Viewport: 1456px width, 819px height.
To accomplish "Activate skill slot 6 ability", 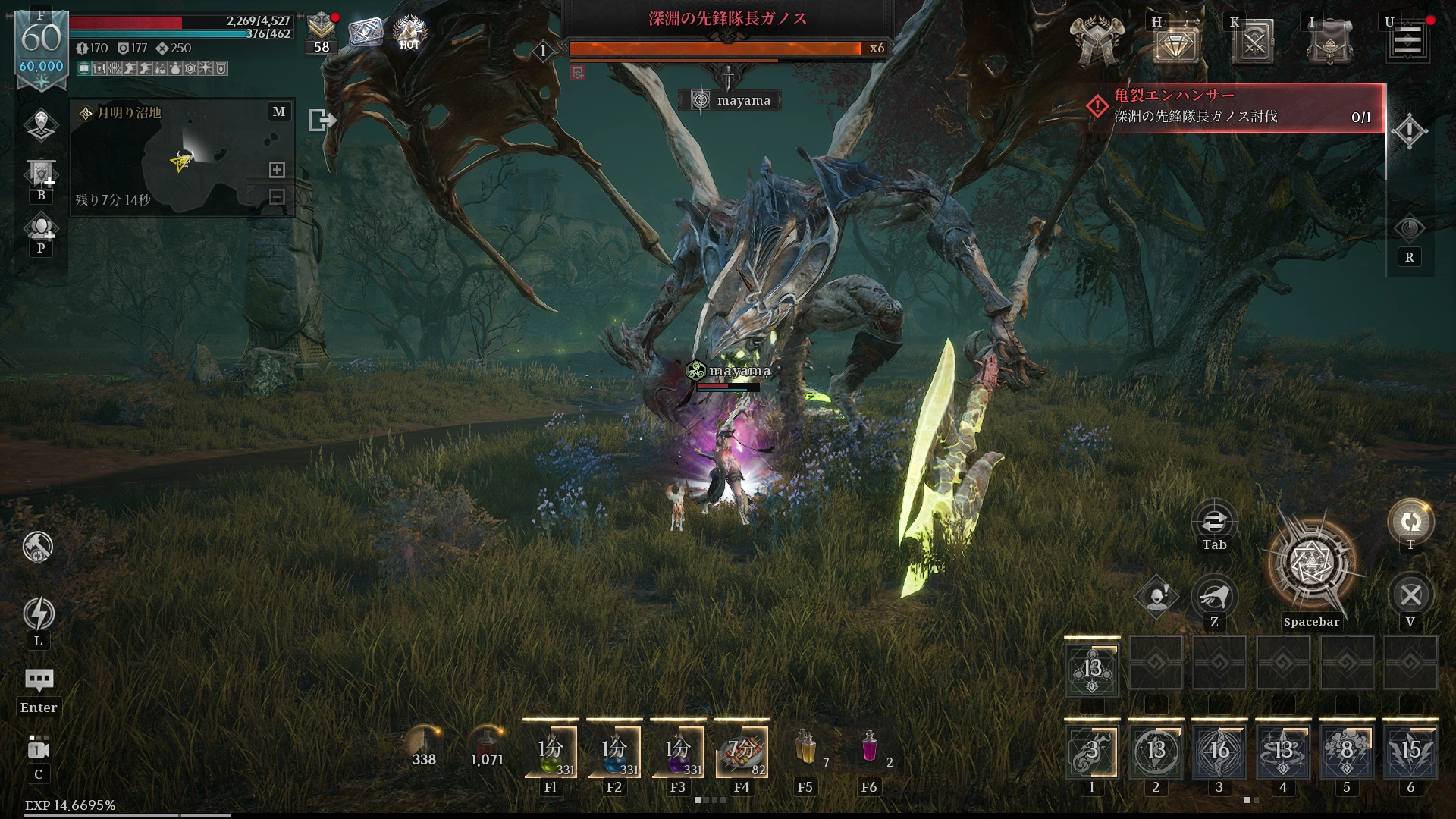I will (x=1410, y=752).
